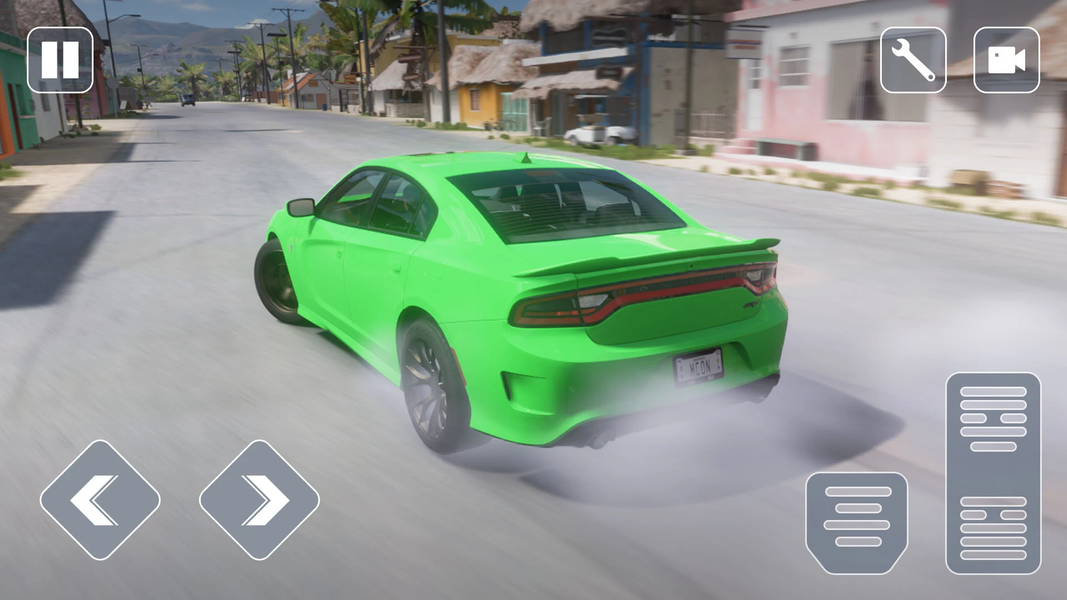Switch camera view with the camera icon
Image resolution: width=1067 pixels, height=600 pixels.
1006,60
